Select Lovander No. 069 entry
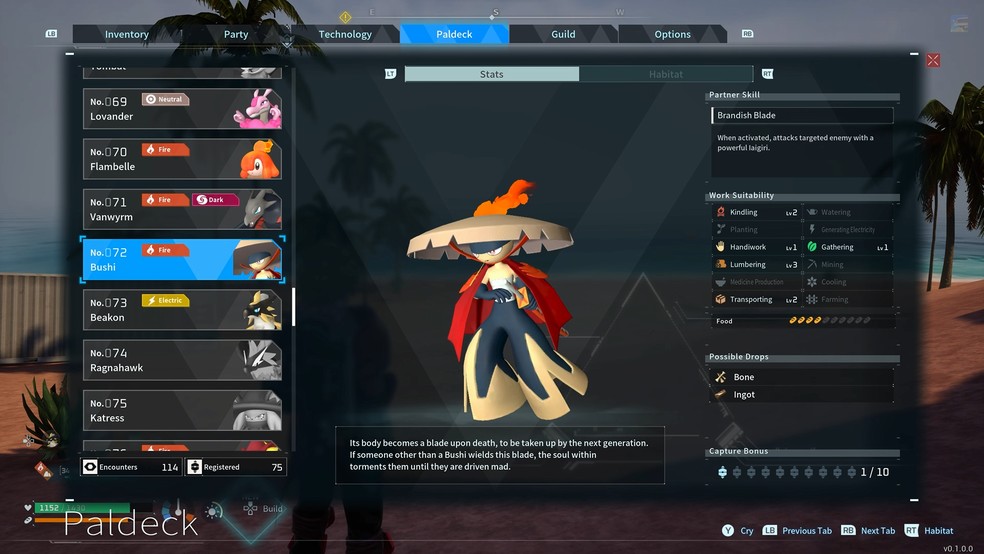 tap(182, 109)
